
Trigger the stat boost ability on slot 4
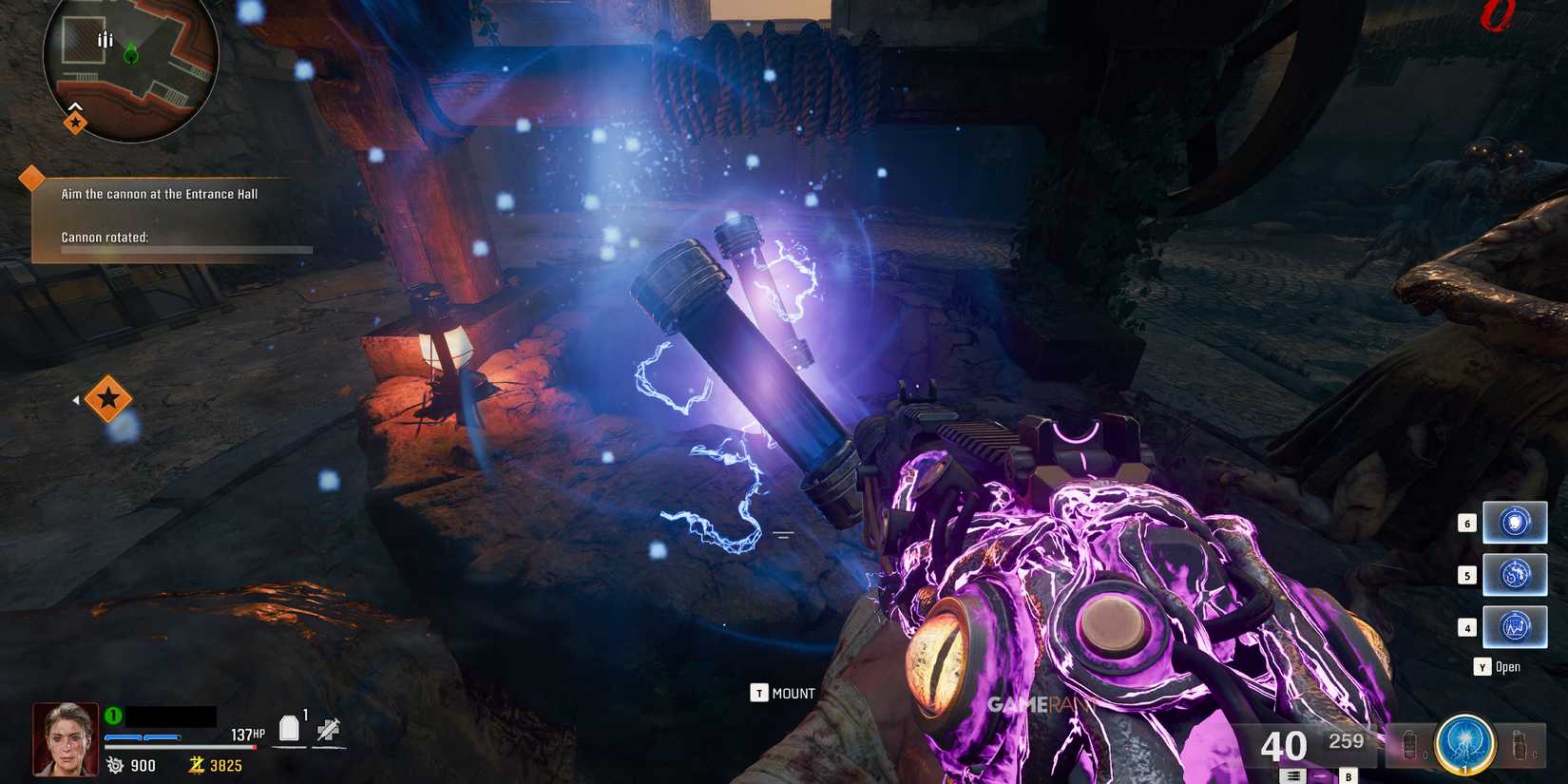coord(1515,626)
